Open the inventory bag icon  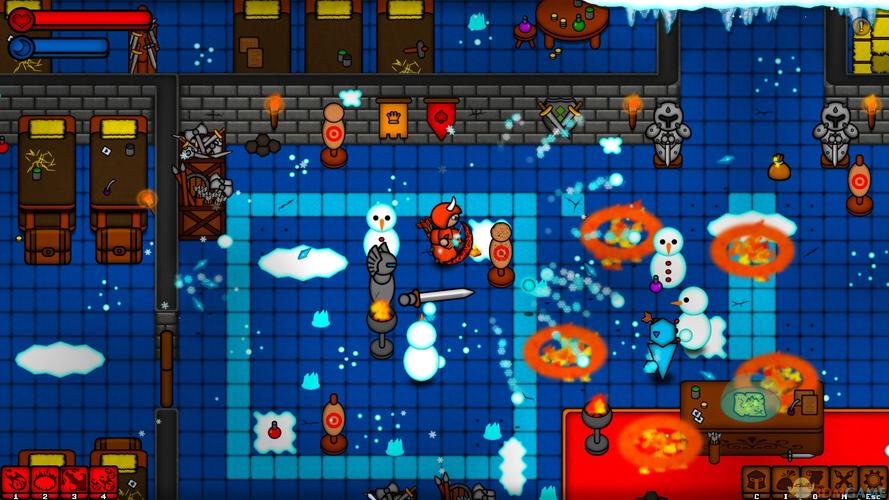point(786,481)
